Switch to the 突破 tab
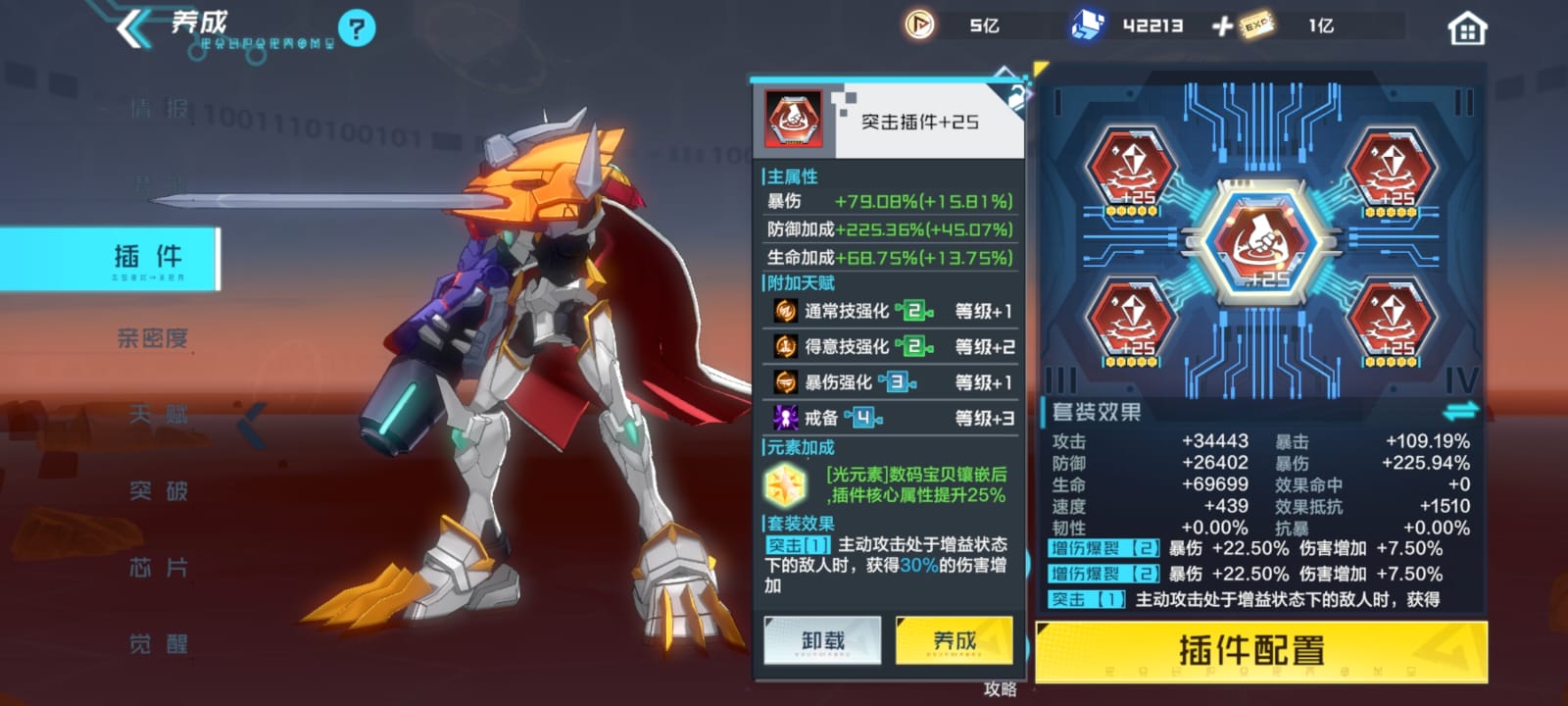Viewport: 1568px width, 706px height. click(157, 491)
